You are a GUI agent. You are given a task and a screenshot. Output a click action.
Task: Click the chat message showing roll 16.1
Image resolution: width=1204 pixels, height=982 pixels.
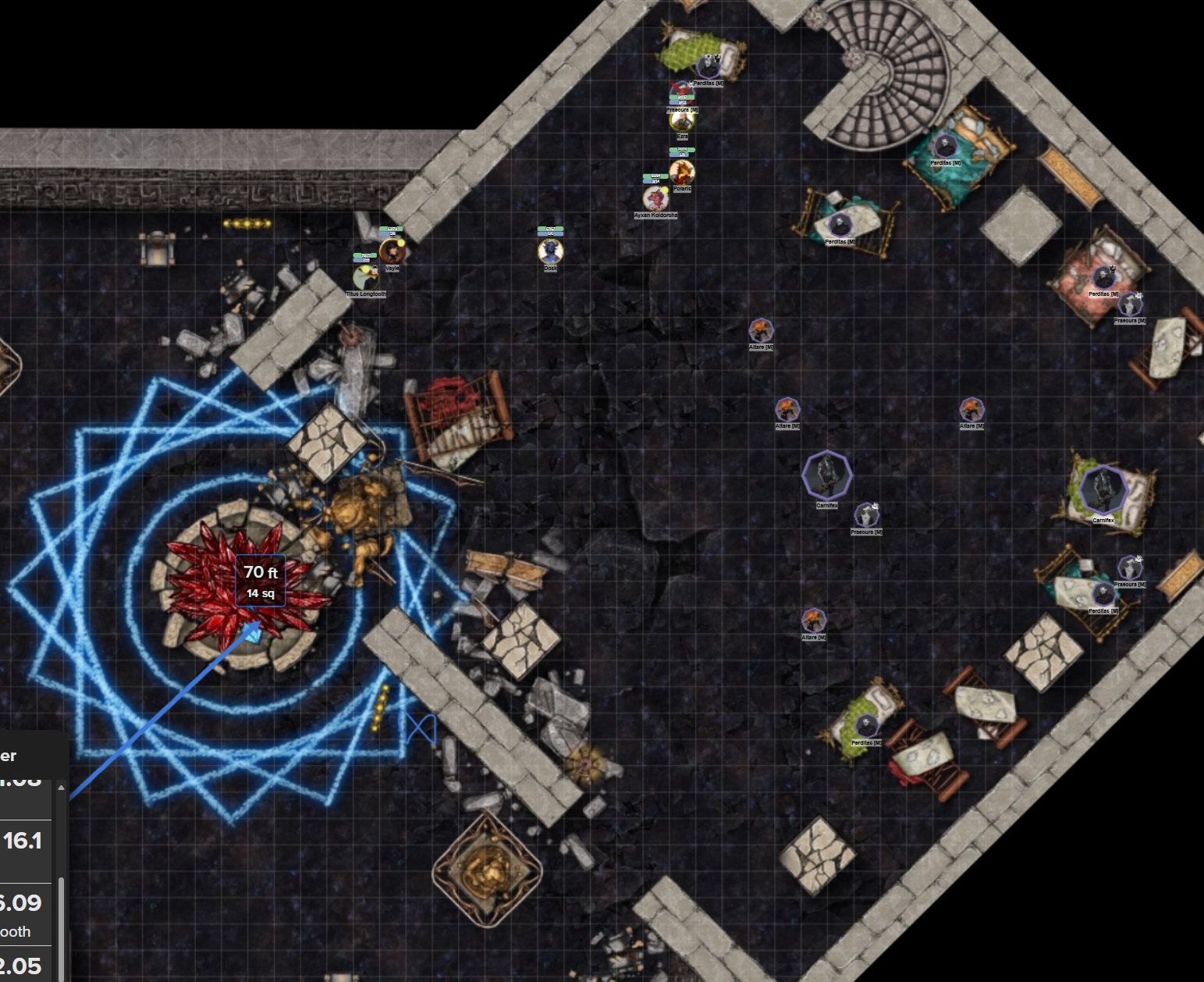tap(23, 840)
